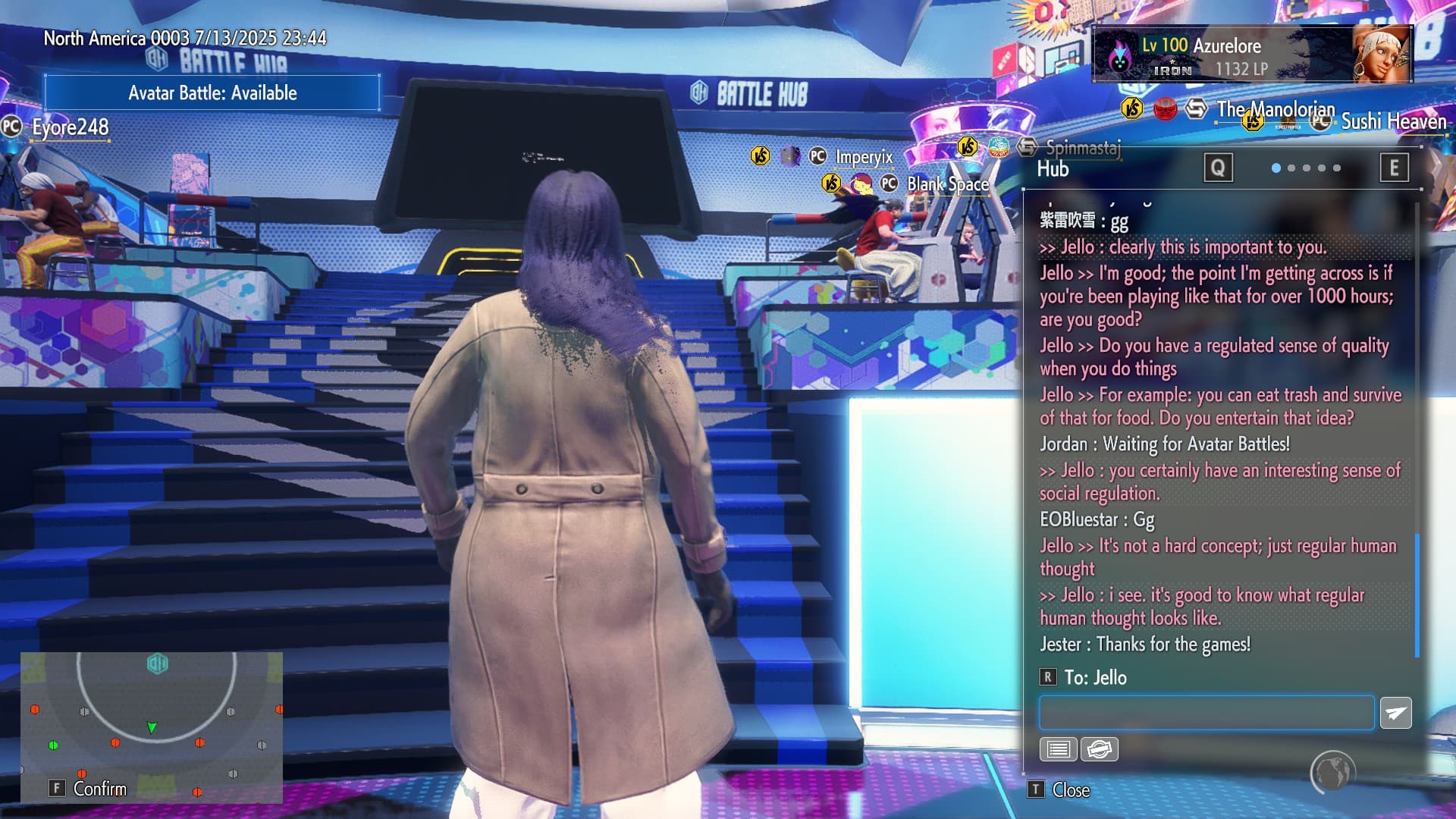Open the stamp sticker button under chat
The width and height of the screenshot is (1456, 819).
click(x=1099, y=749)
